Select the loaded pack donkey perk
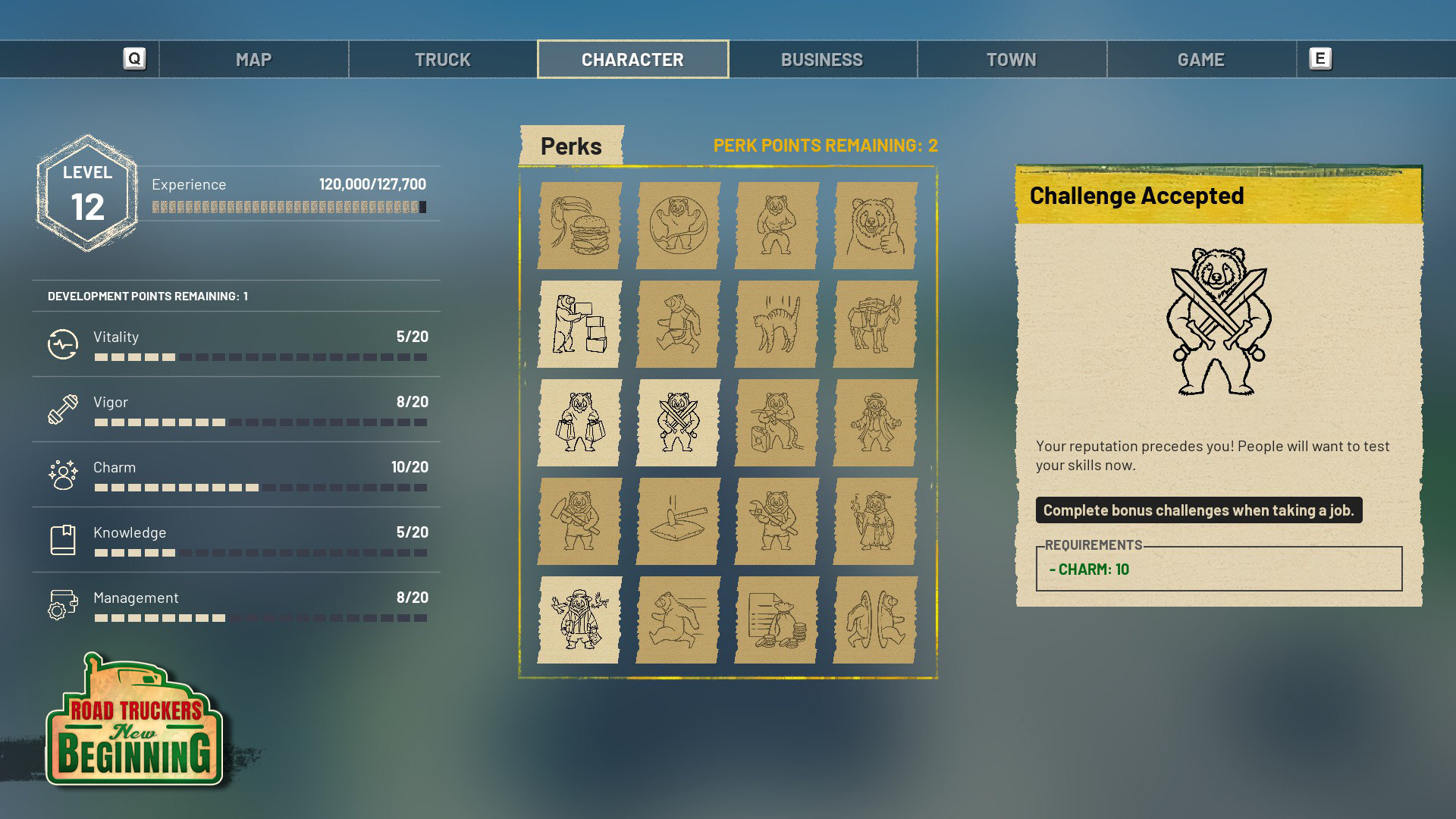1456x819 pixels. click(875, 324)
